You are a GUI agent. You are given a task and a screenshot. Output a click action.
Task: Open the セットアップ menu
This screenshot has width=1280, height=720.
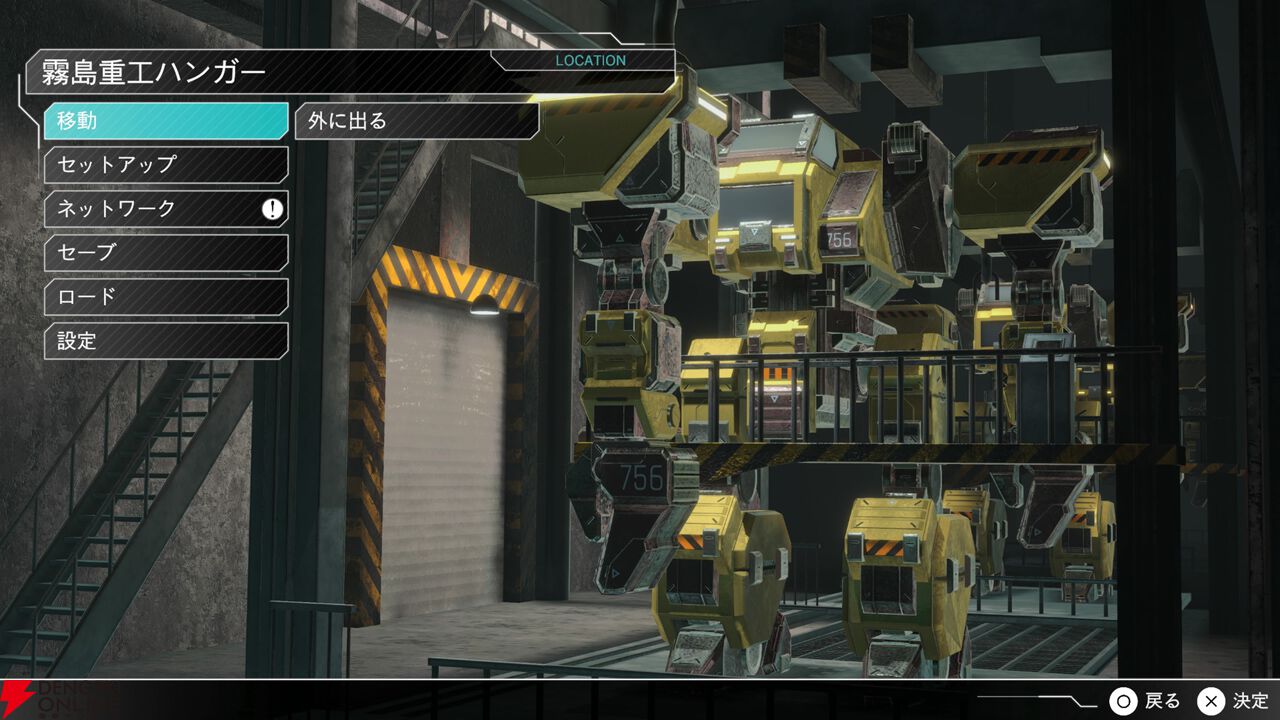(165, 165)
